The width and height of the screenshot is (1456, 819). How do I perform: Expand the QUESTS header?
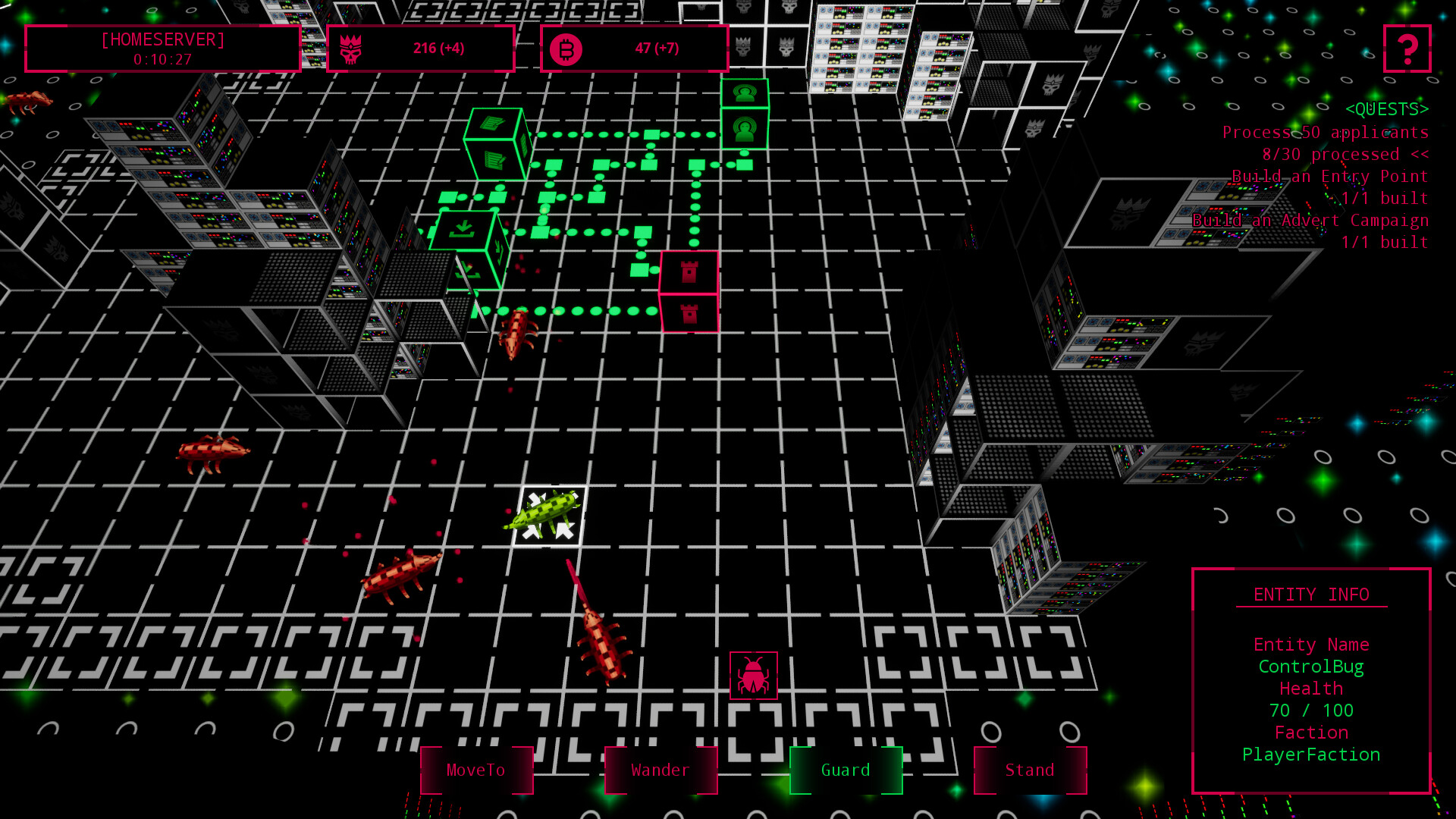tap(1385, 109)
